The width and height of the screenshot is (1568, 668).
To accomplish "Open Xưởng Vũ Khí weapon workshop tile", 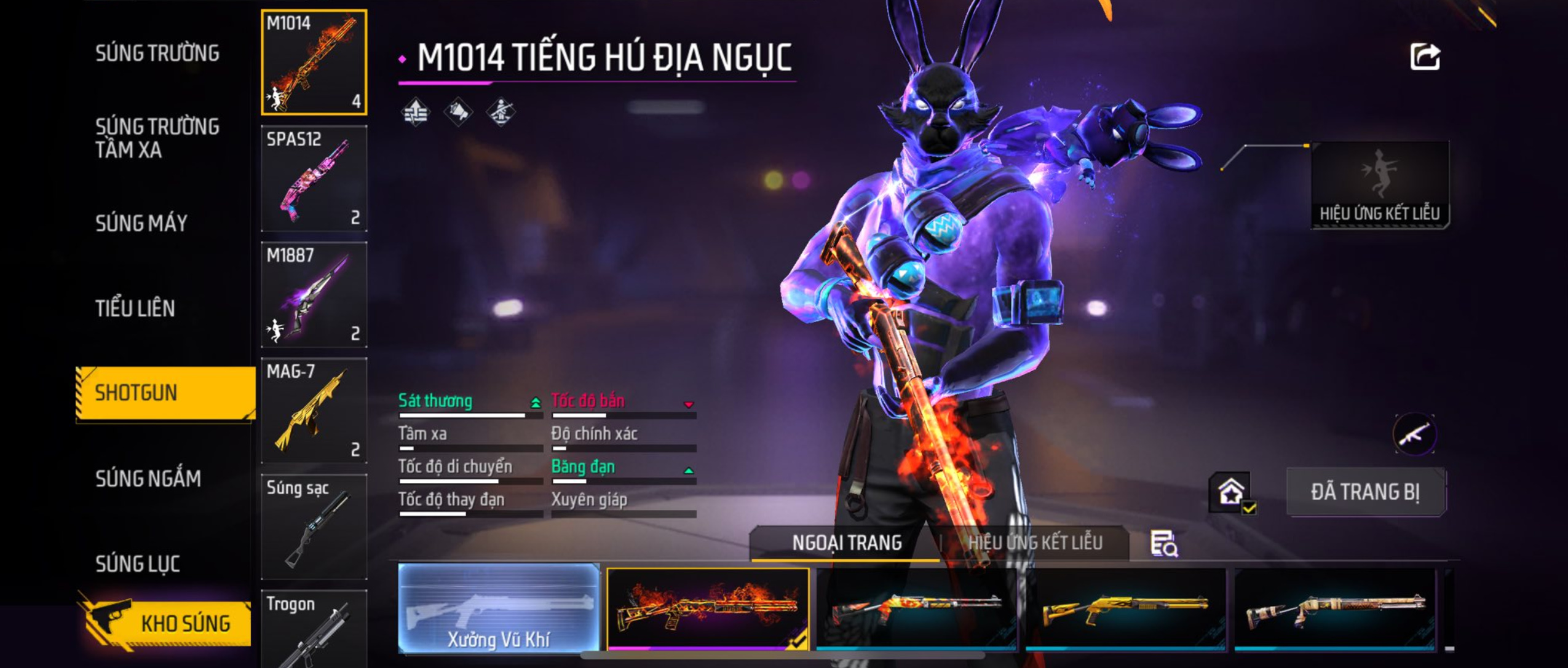I will click(x=498, y=607).
